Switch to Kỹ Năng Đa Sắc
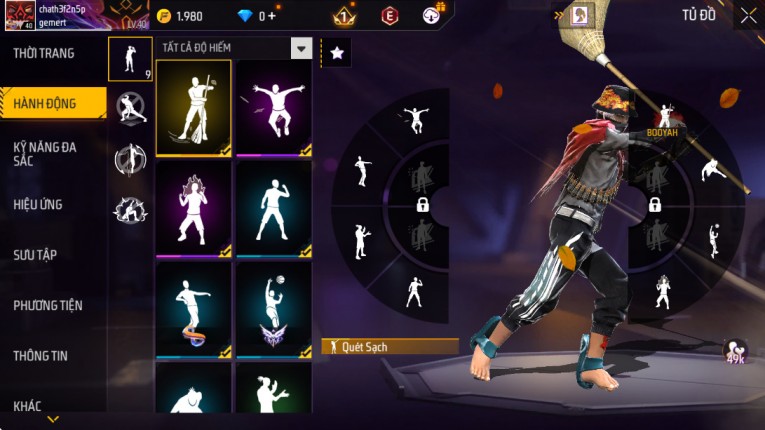This screenshot has height=430, width=765. (x=45, y=153)
